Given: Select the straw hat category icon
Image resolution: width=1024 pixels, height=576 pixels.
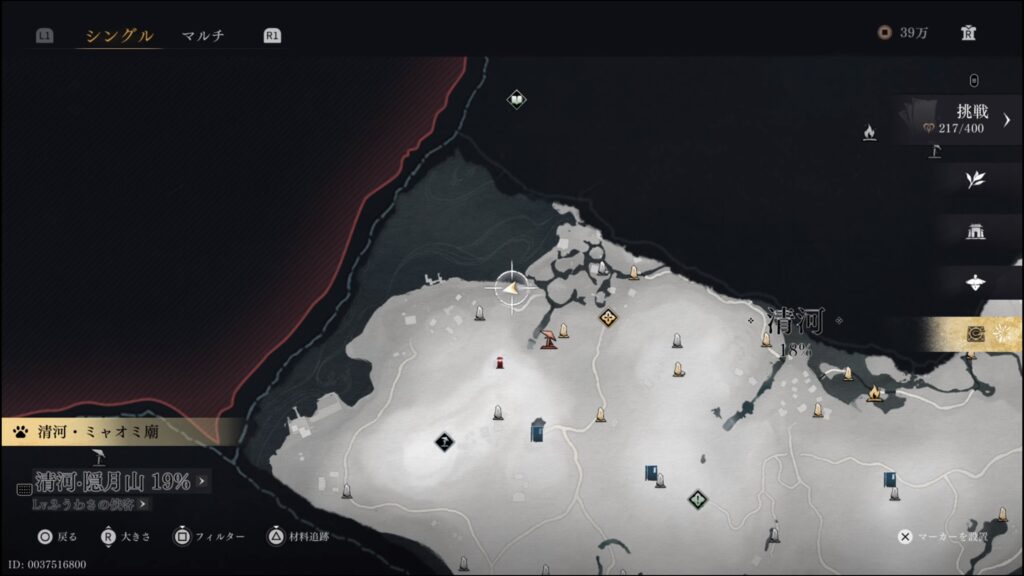Looking at the screenshot, I should pos(975,283).
